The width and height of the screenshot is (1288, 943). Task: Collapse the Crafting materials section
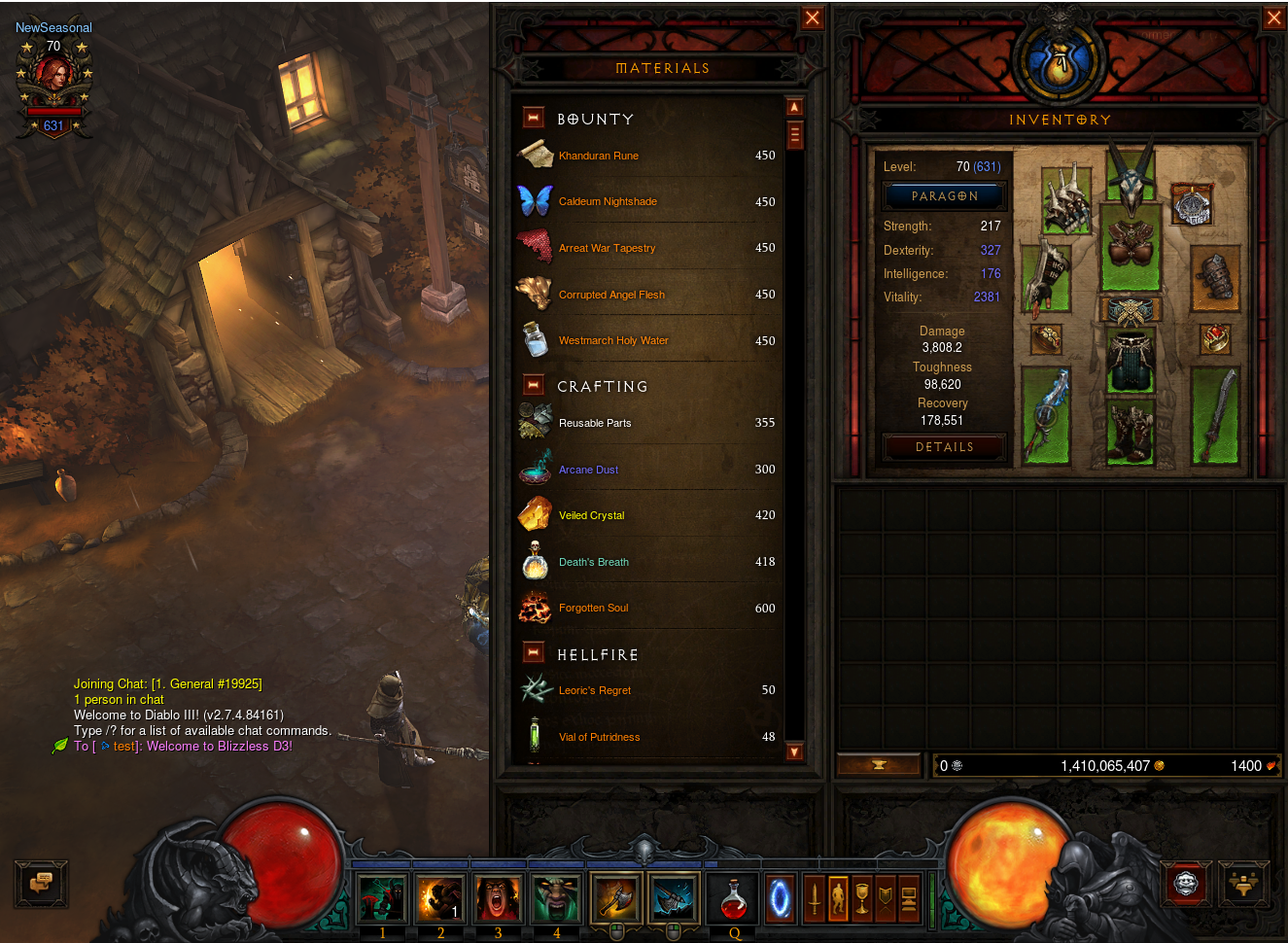[x=533, y=385]
